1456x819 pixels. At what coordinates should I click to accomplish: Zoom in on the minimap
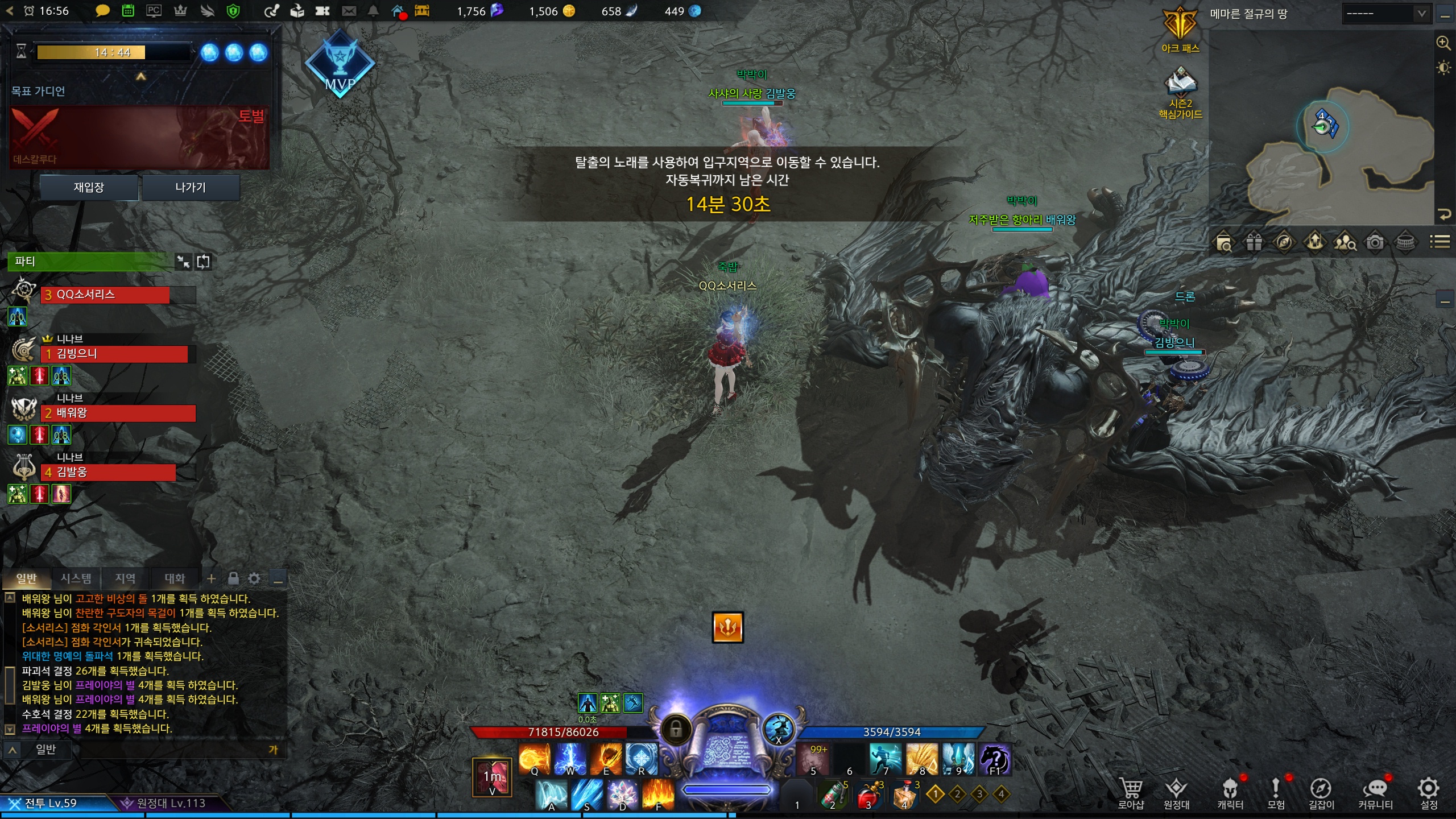tap(1443, 43)
